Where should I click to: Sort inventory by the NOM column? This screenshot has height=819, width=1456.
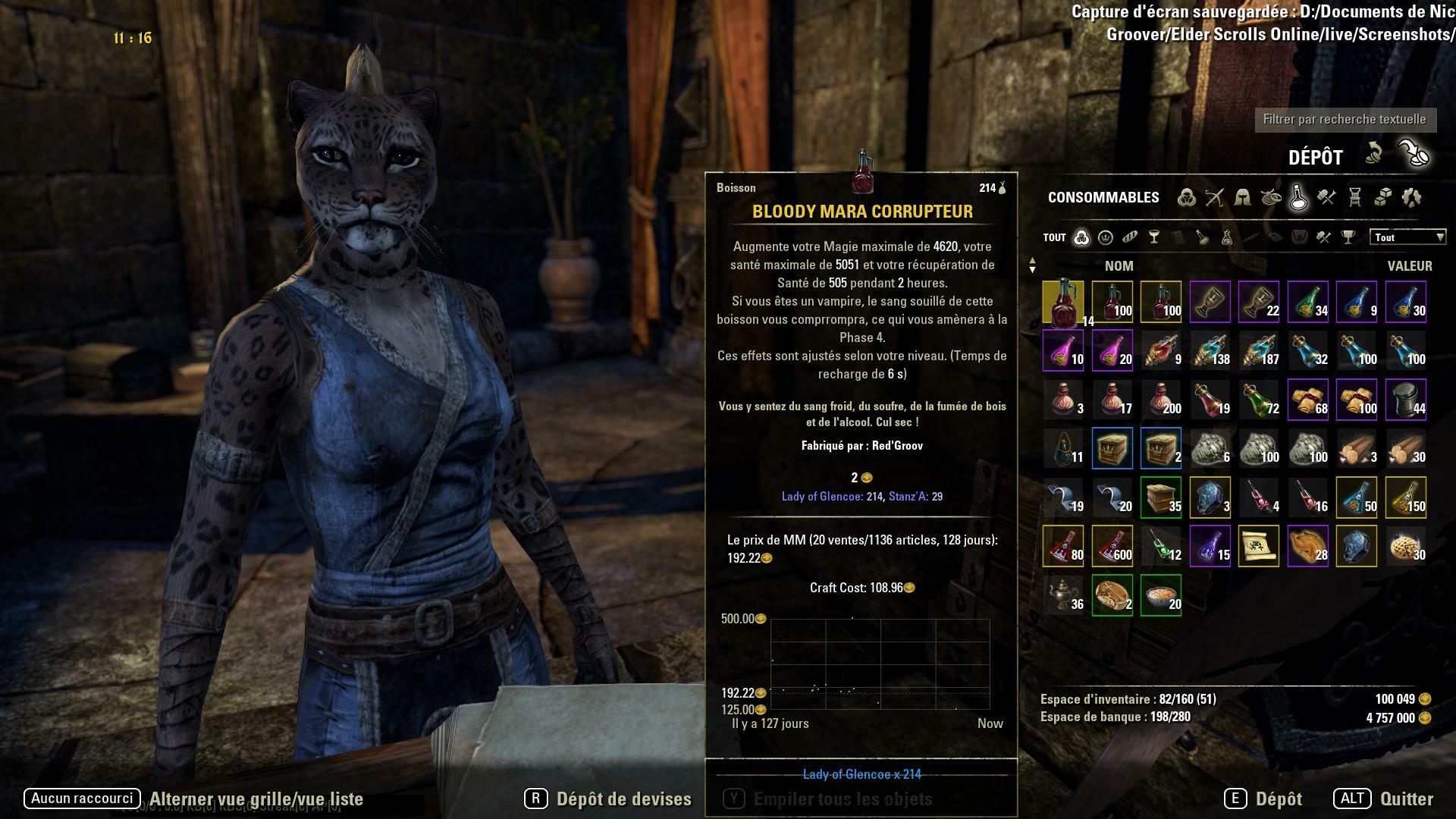[x=1119, y=266]
